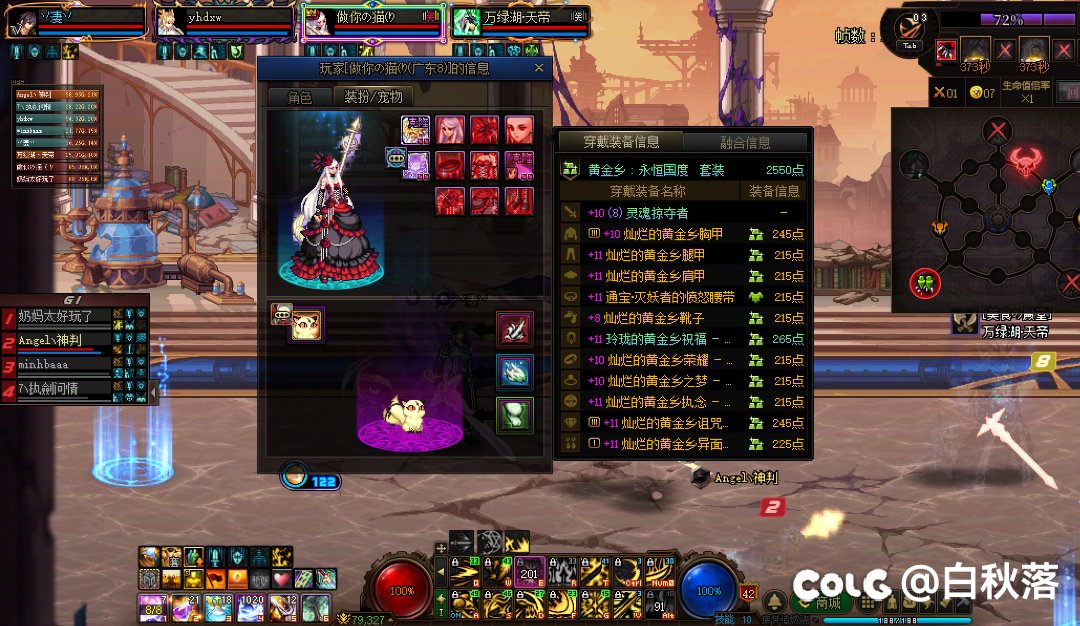This screenshot has width=1080, height=626.
Task: Select the white hair avatar slot
Action: tap(450, 130)
